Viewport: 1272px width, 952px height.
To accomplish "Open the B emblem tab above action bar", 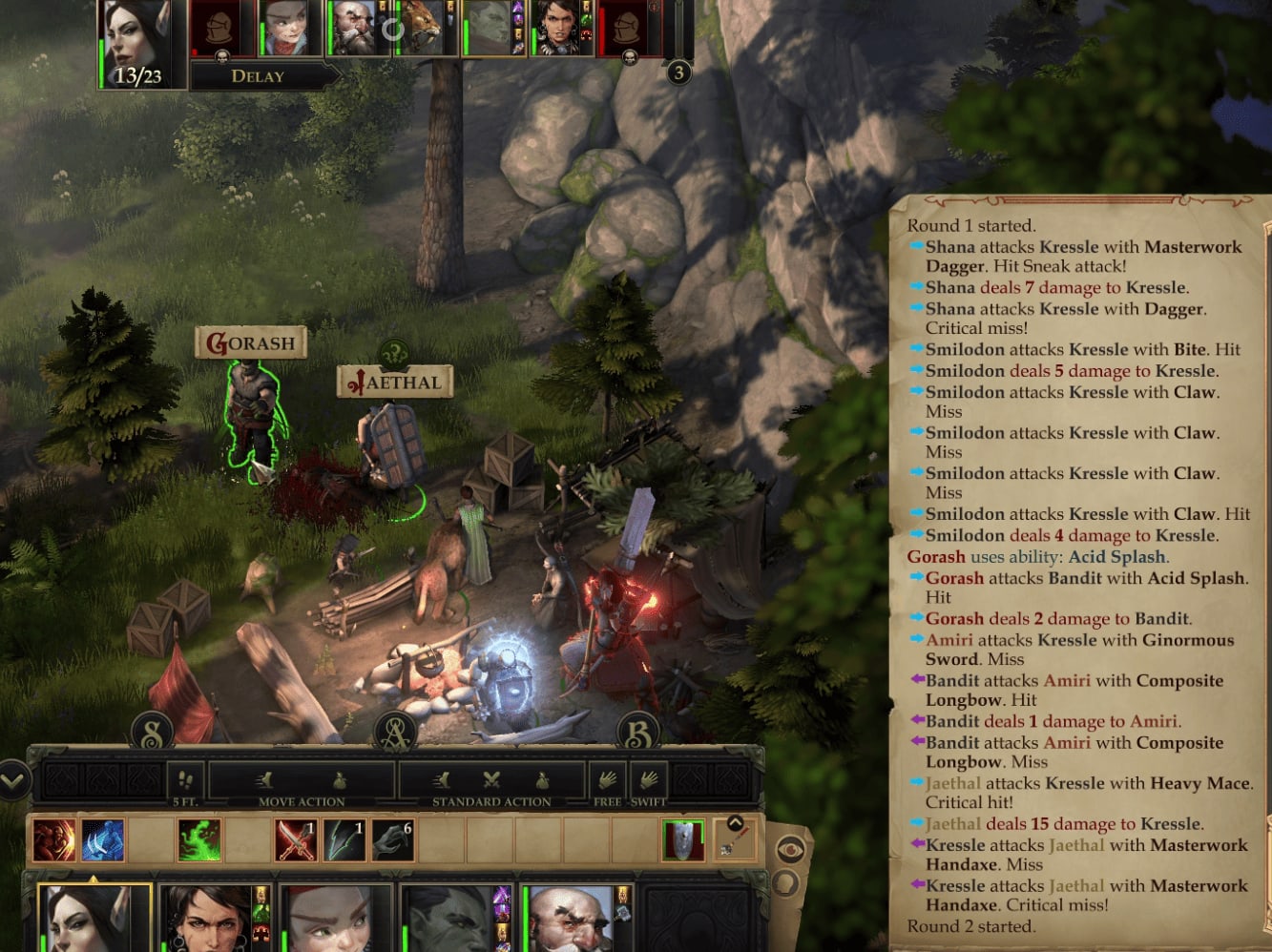I will click(x=638, y=732).
